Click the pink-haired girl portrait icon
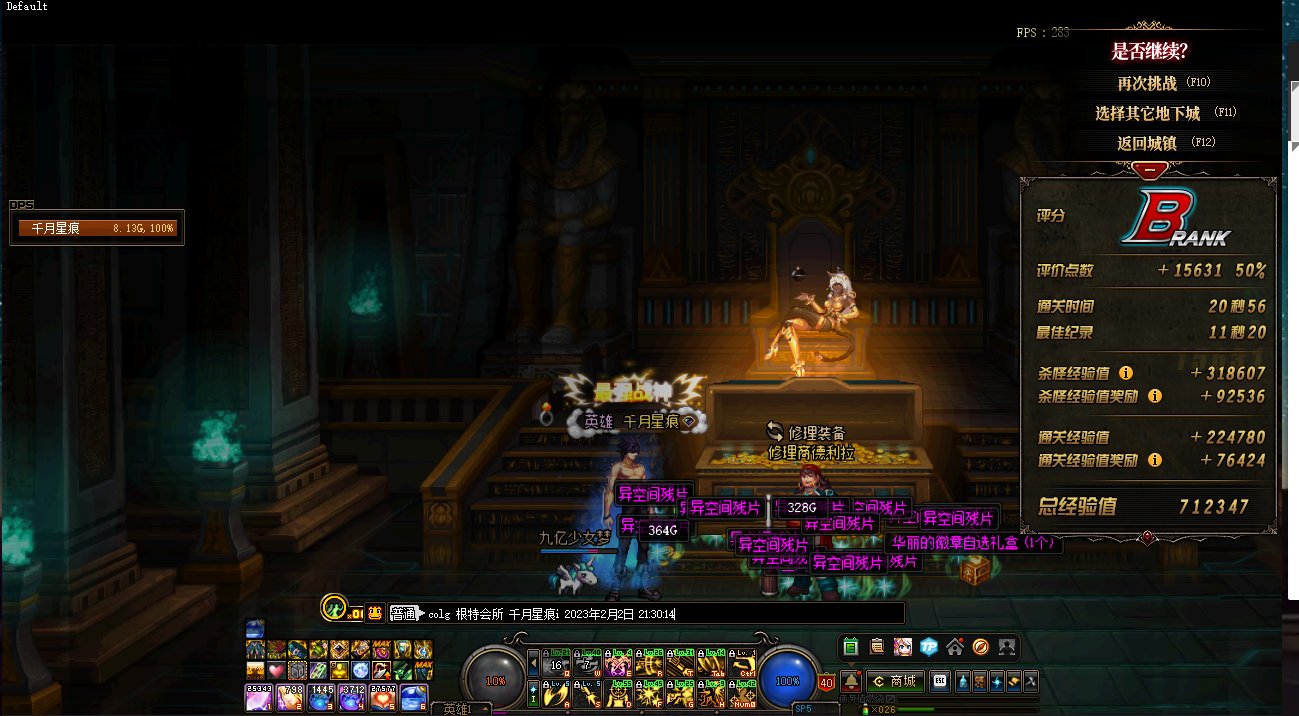The image size is (1299, 716). tap(903, 647)
